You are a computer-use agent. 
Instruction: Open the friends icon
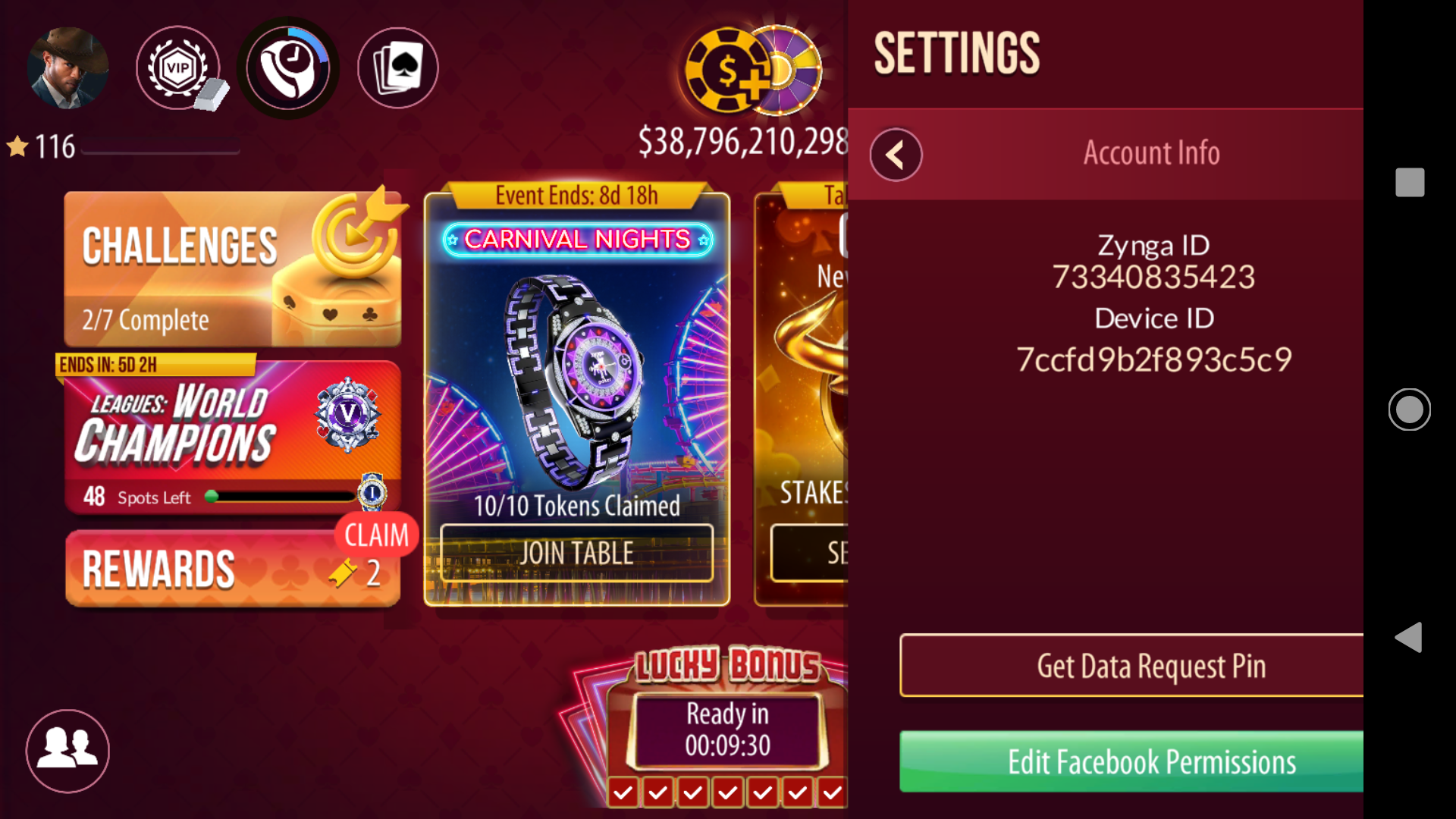67,751
